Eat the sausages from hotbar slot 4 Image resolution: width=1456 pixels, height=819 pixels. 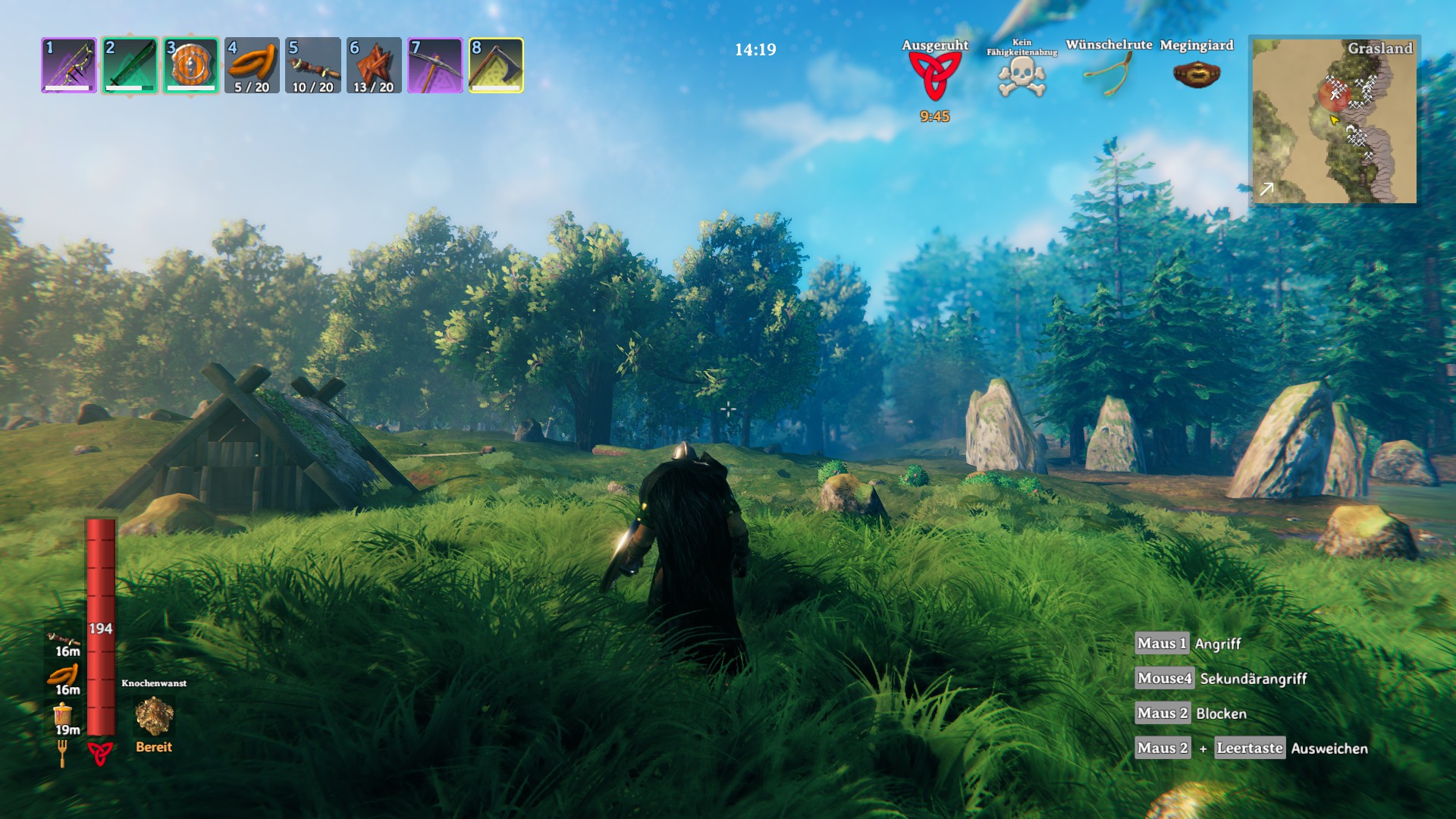click(x=252, y=65)
